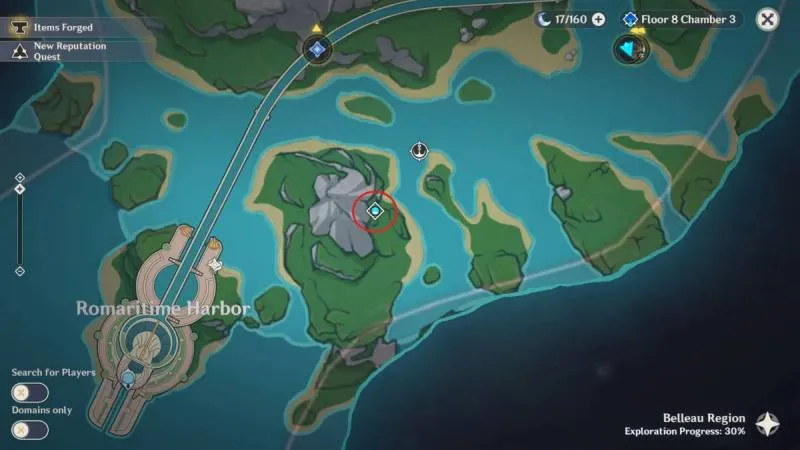Toggle the Search for Players switch
Image resolution: width=800 pixels, height=450 pixels.
pyautogui.click(x=30, y=393)
